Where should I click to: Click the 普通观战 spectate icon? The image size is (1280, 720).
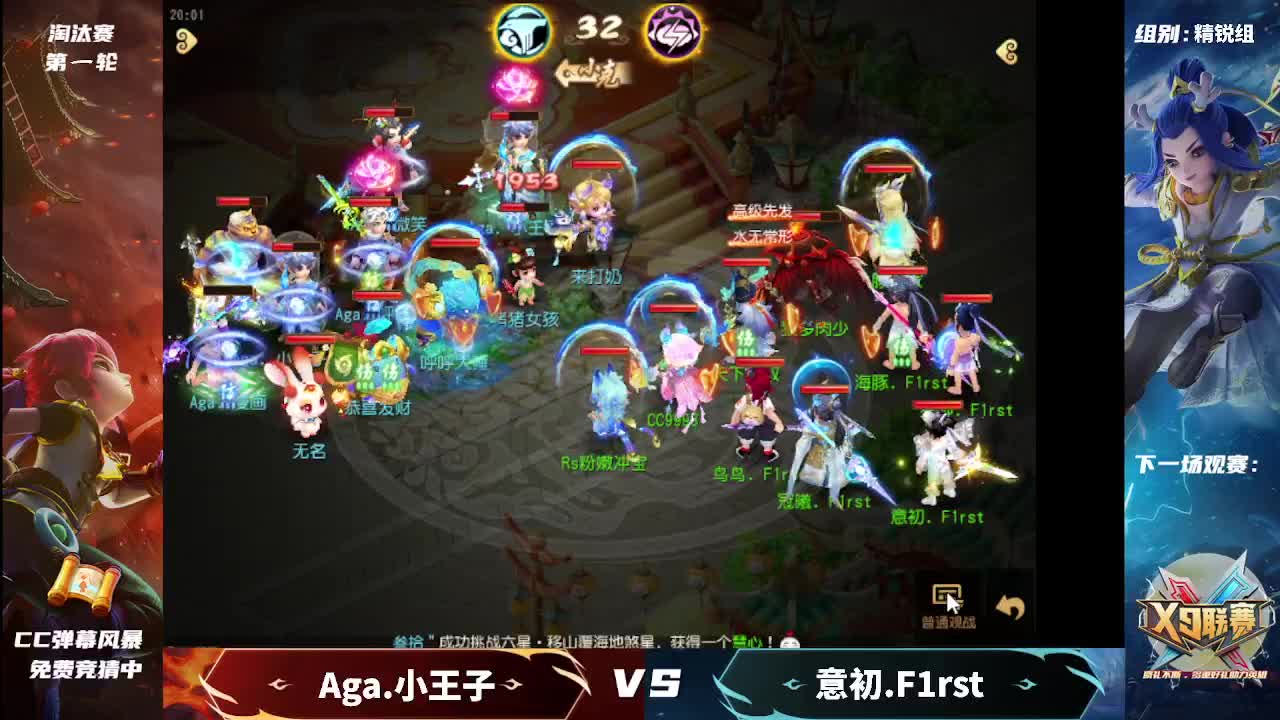[948, 596]
